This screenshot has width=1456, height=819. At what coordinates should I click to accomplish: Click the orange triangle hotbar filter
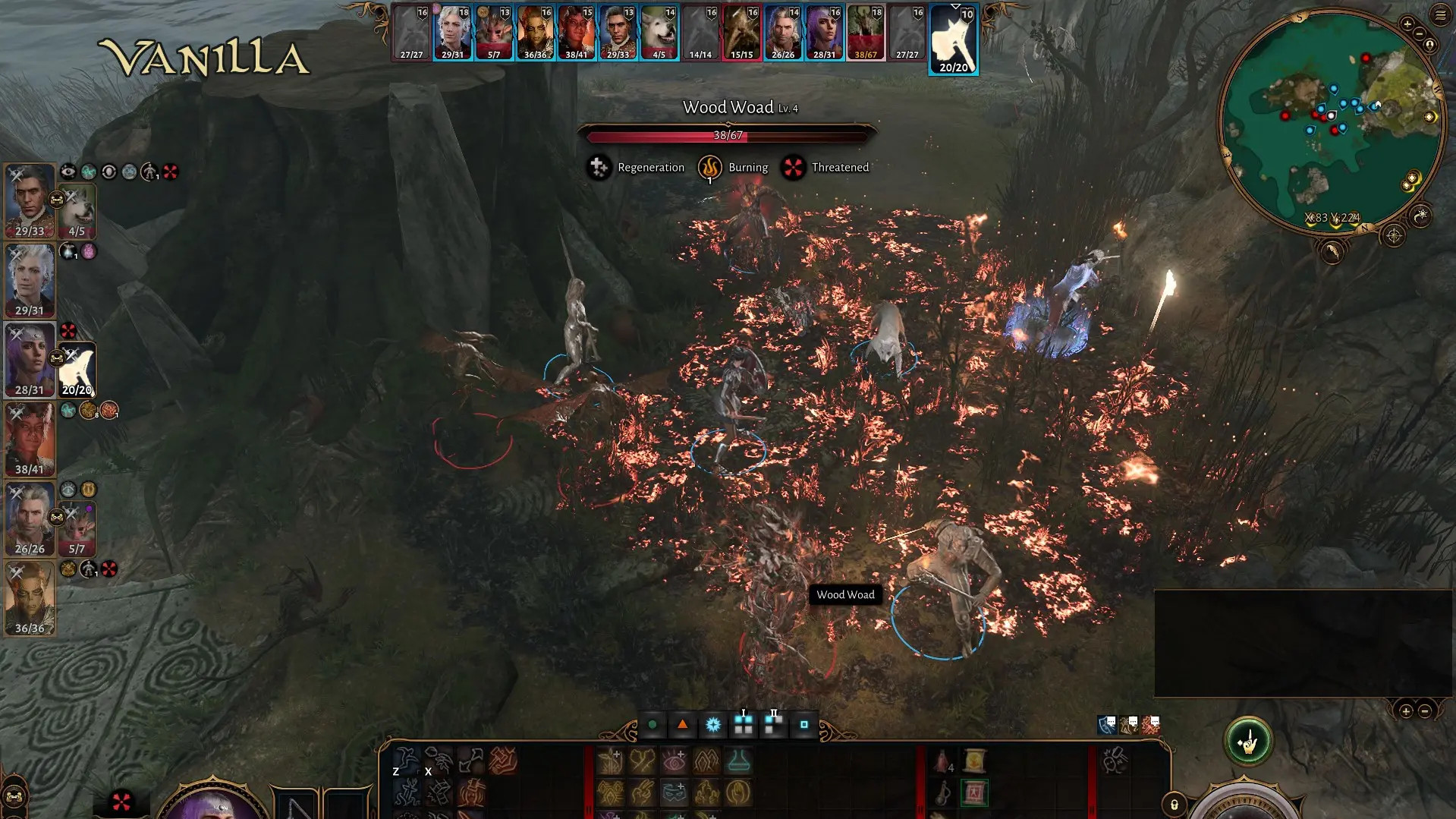click(683, 725)
